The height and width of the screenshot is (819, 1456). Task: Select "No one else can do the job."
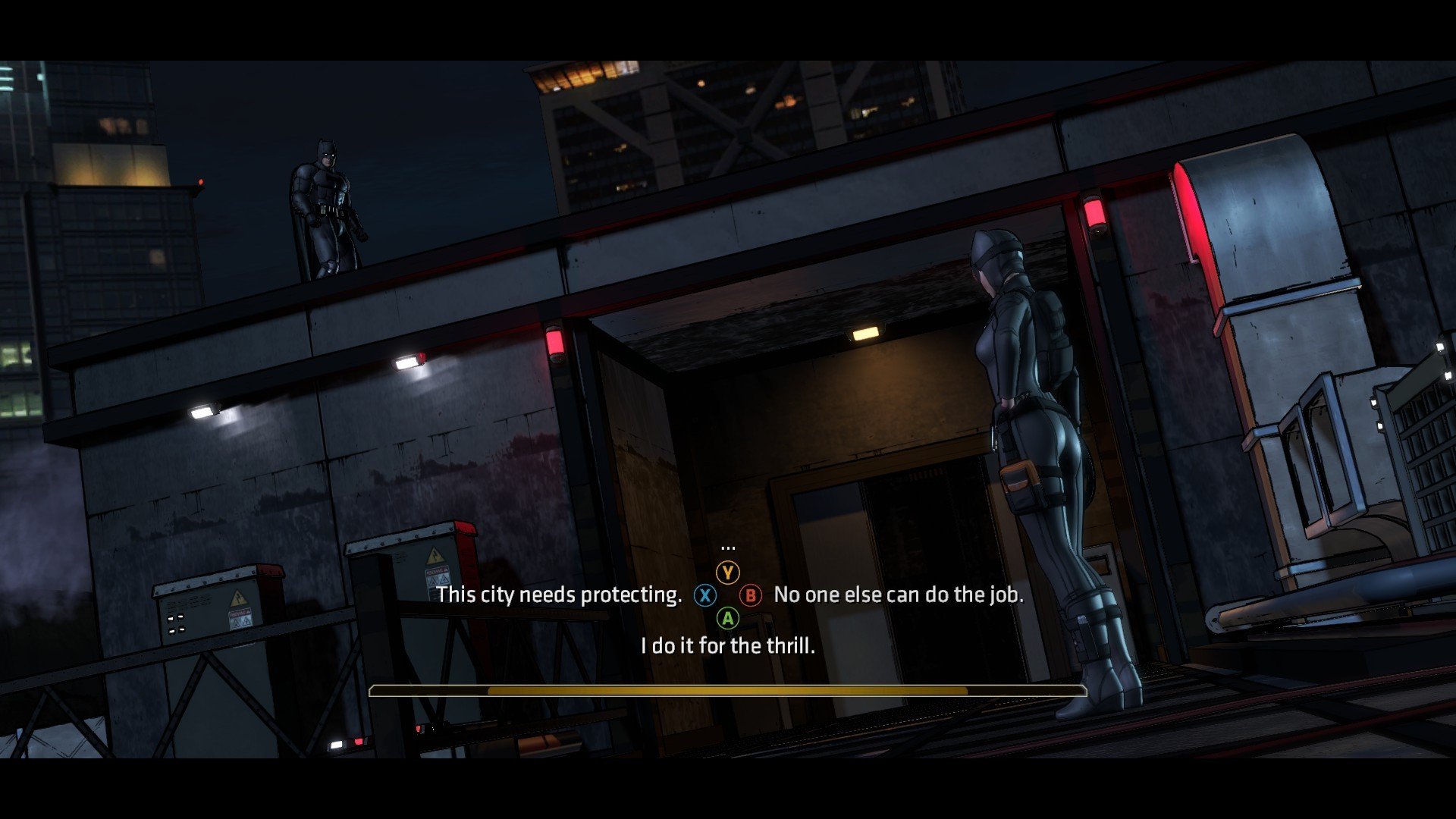[x=898, y=595]
